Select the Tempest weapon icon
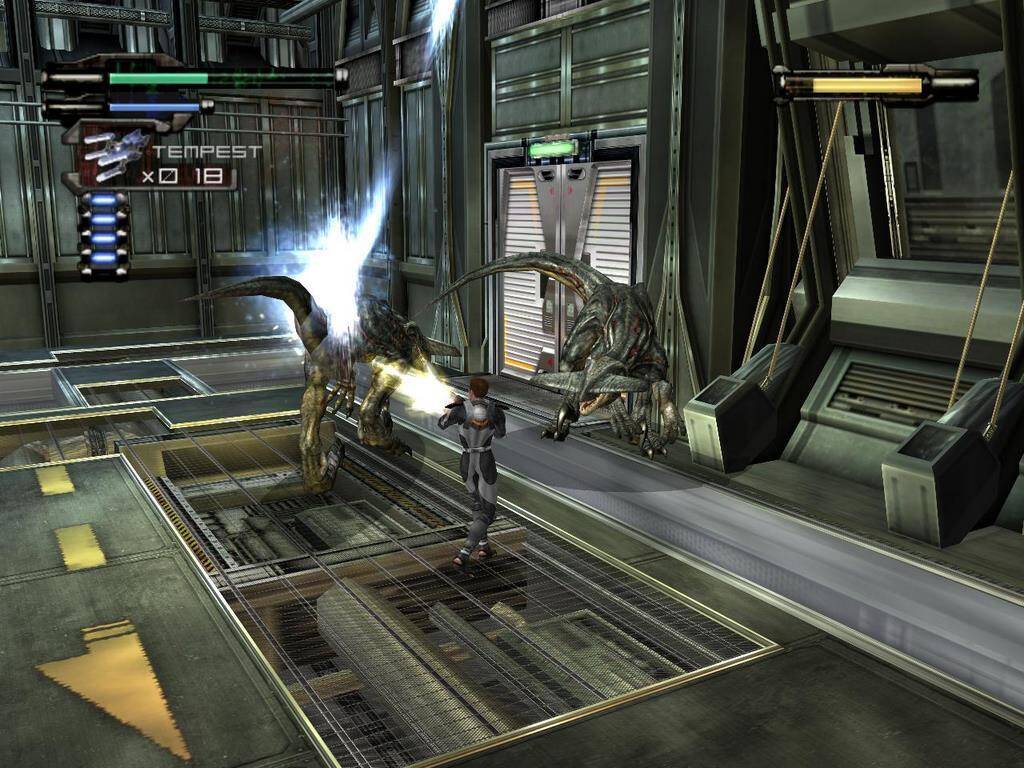The width and height of the screenshot is (1024, 768). [x=113, y=155]
